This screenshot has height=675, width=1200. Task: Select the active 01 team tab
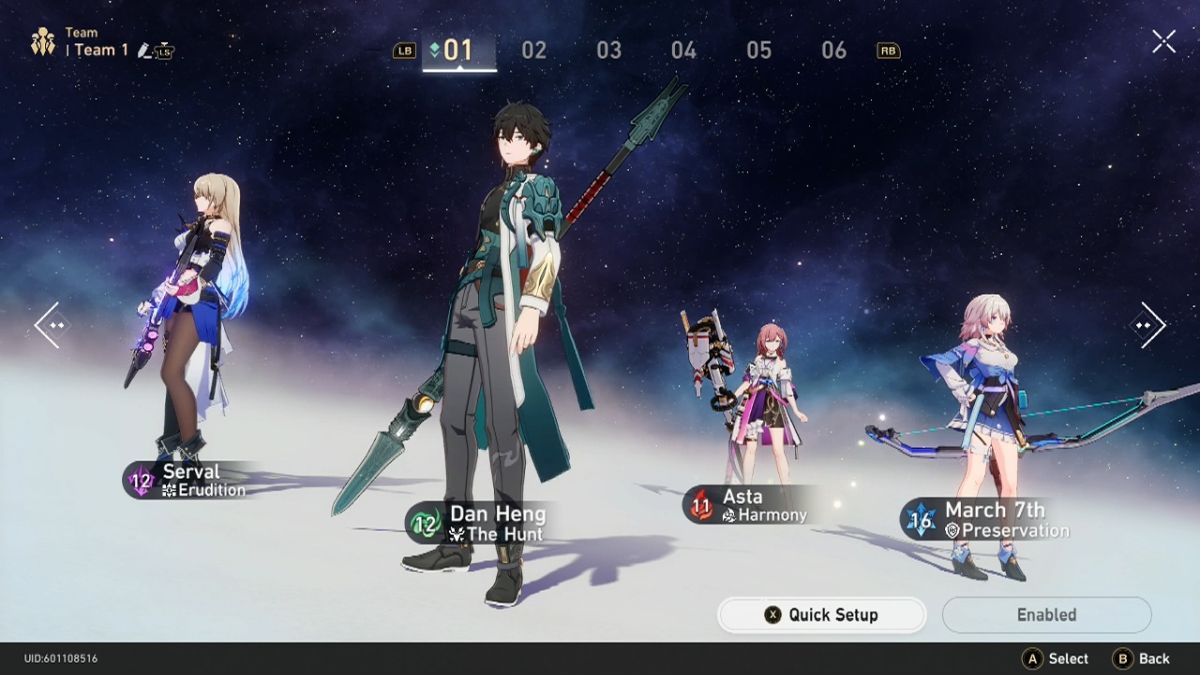pyautogui.click(x=458, y=50)
